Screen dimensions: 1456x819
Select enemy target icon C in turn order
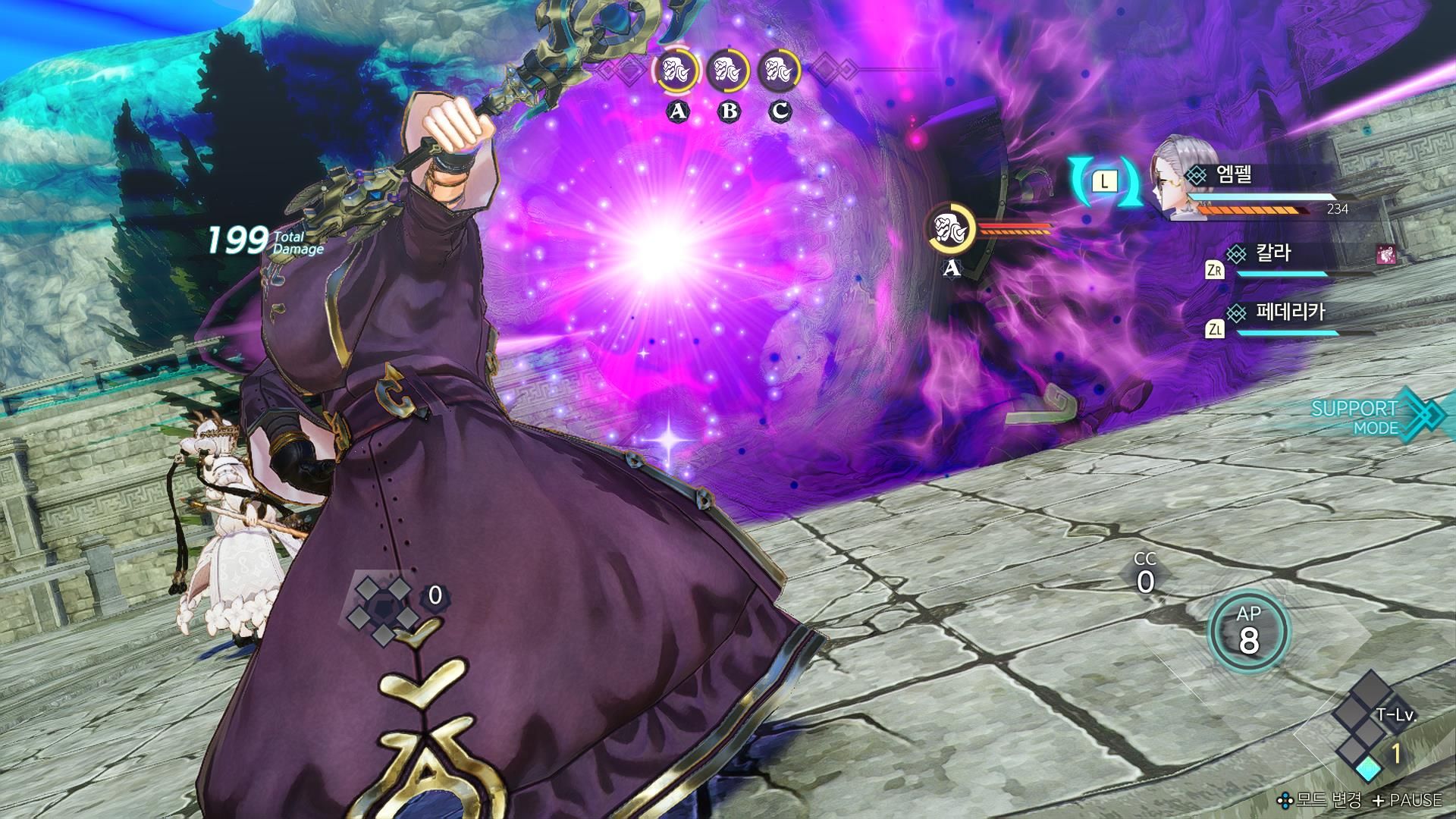[x=780, y=72]
